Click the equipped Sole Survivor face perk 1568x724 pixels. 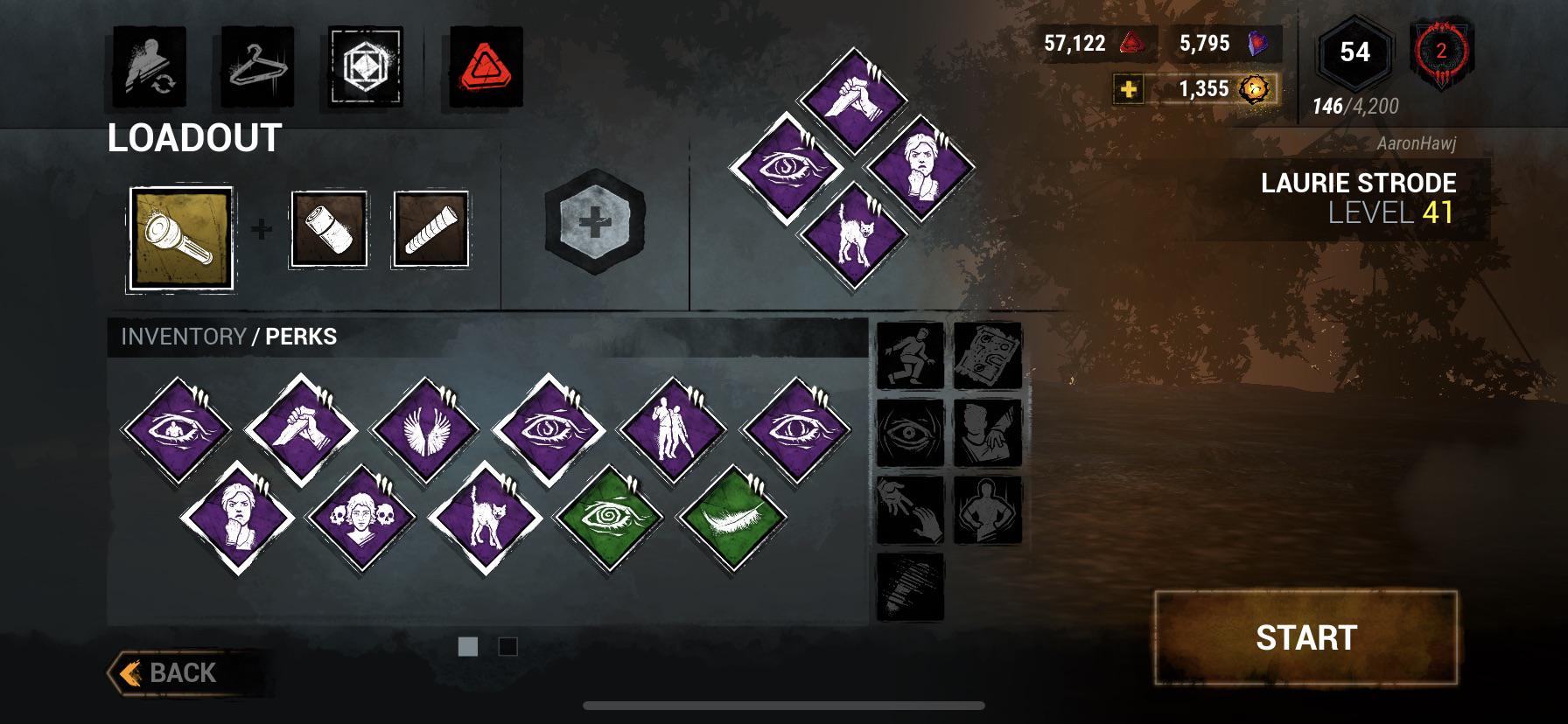point(920,163)
